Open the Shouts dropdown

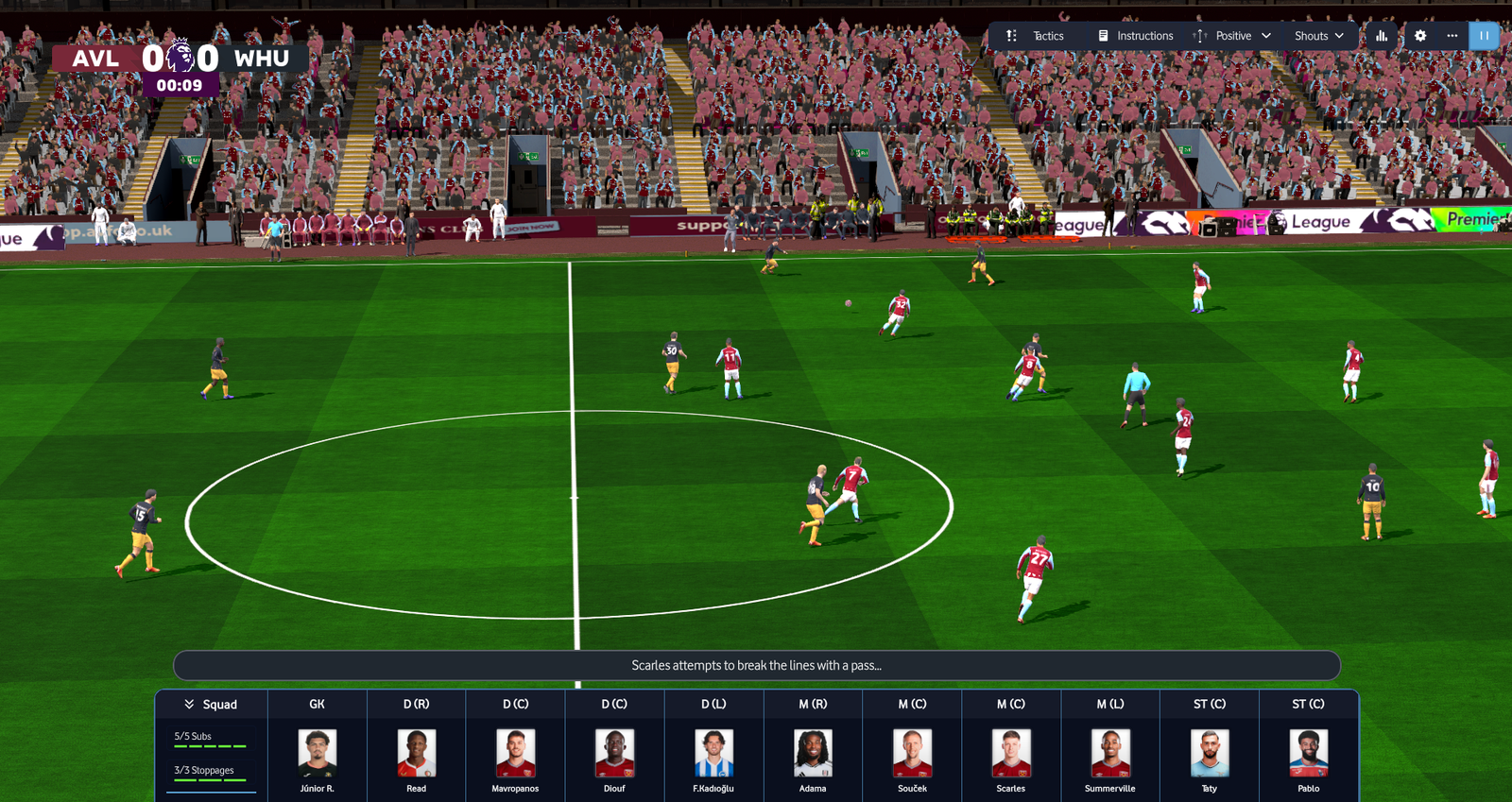click(1318, 36)
